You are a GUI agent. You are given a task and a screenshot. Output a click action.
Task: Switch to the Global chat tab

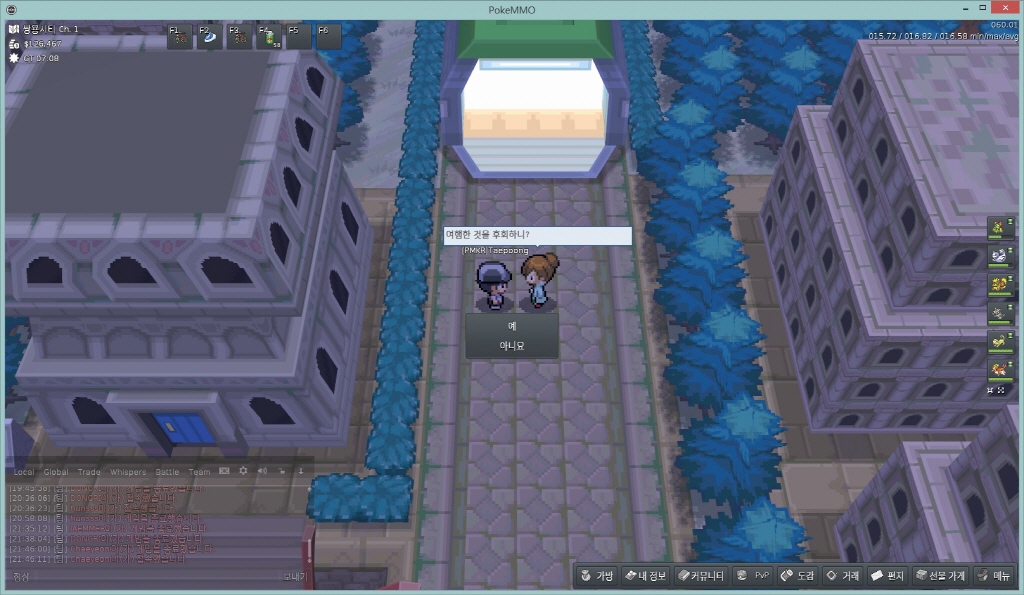coord(56,471)
